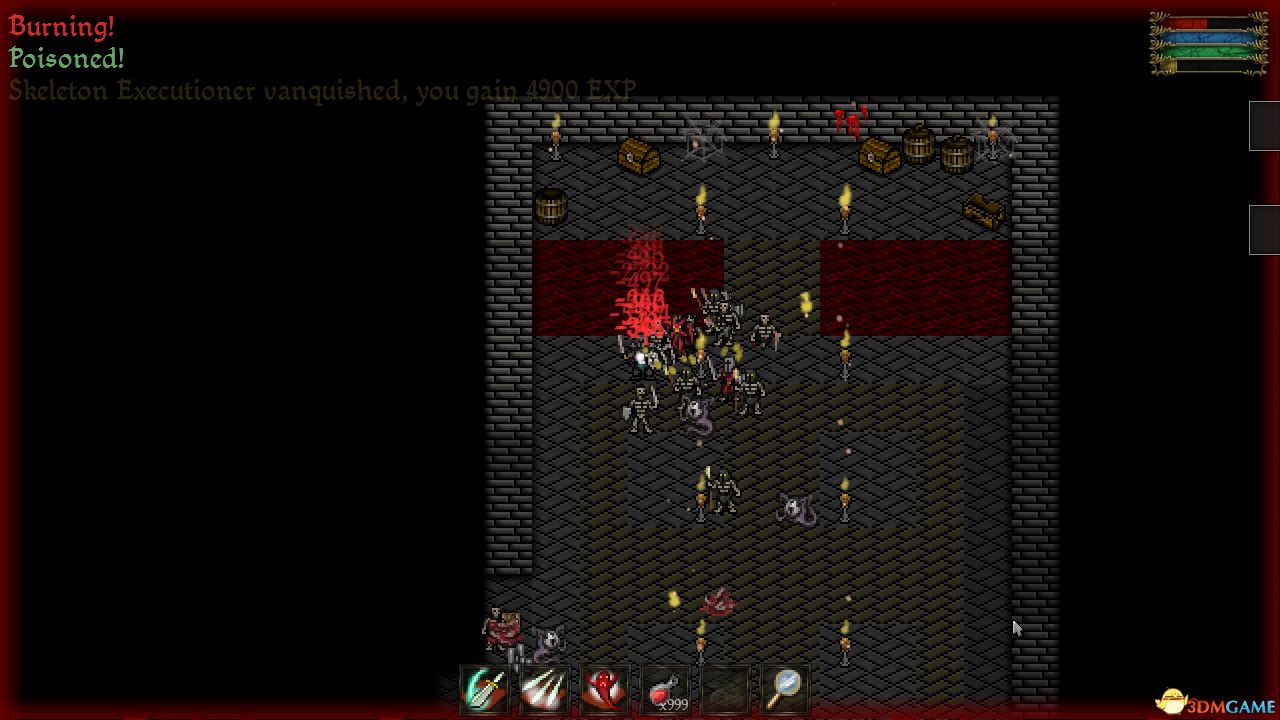Image resolution: width=1280 pixels, height=720 pixels.
Task: Click the Skeleton Executioner vanquished message
Action: click(320, 90)
